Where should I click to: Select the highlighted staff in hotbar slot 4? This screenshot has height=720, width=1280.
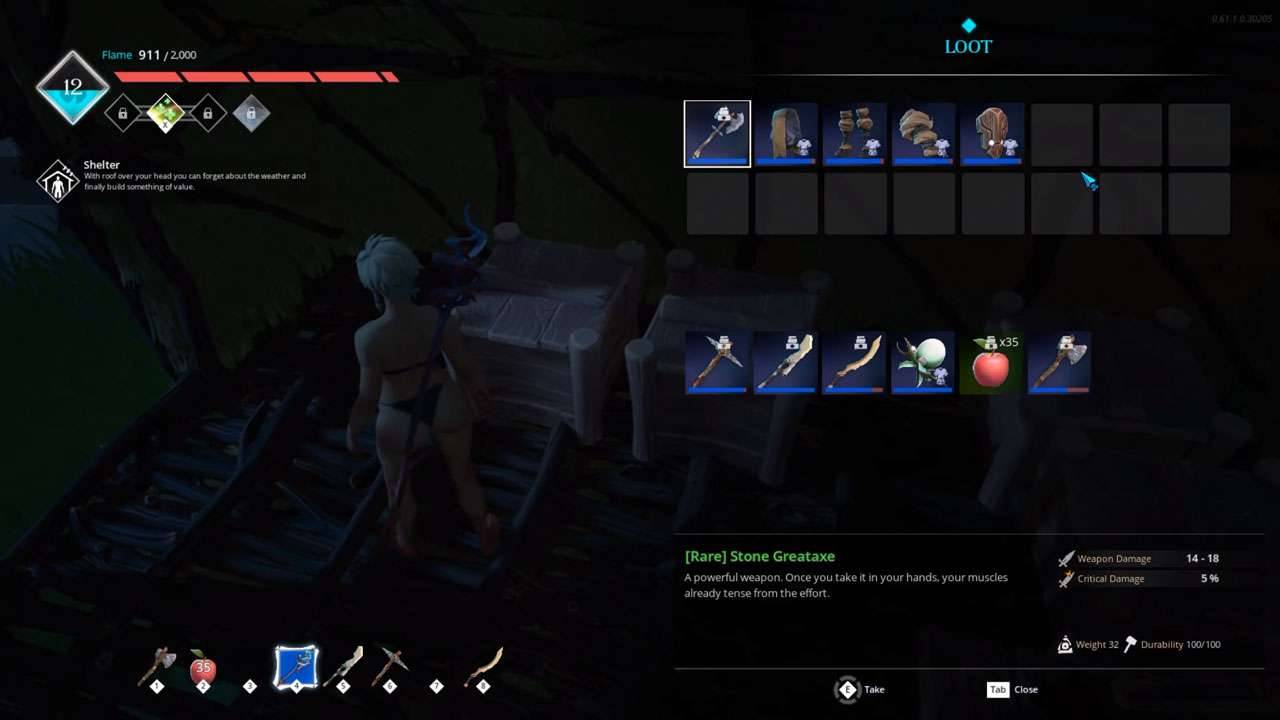[x=297, y=667]
